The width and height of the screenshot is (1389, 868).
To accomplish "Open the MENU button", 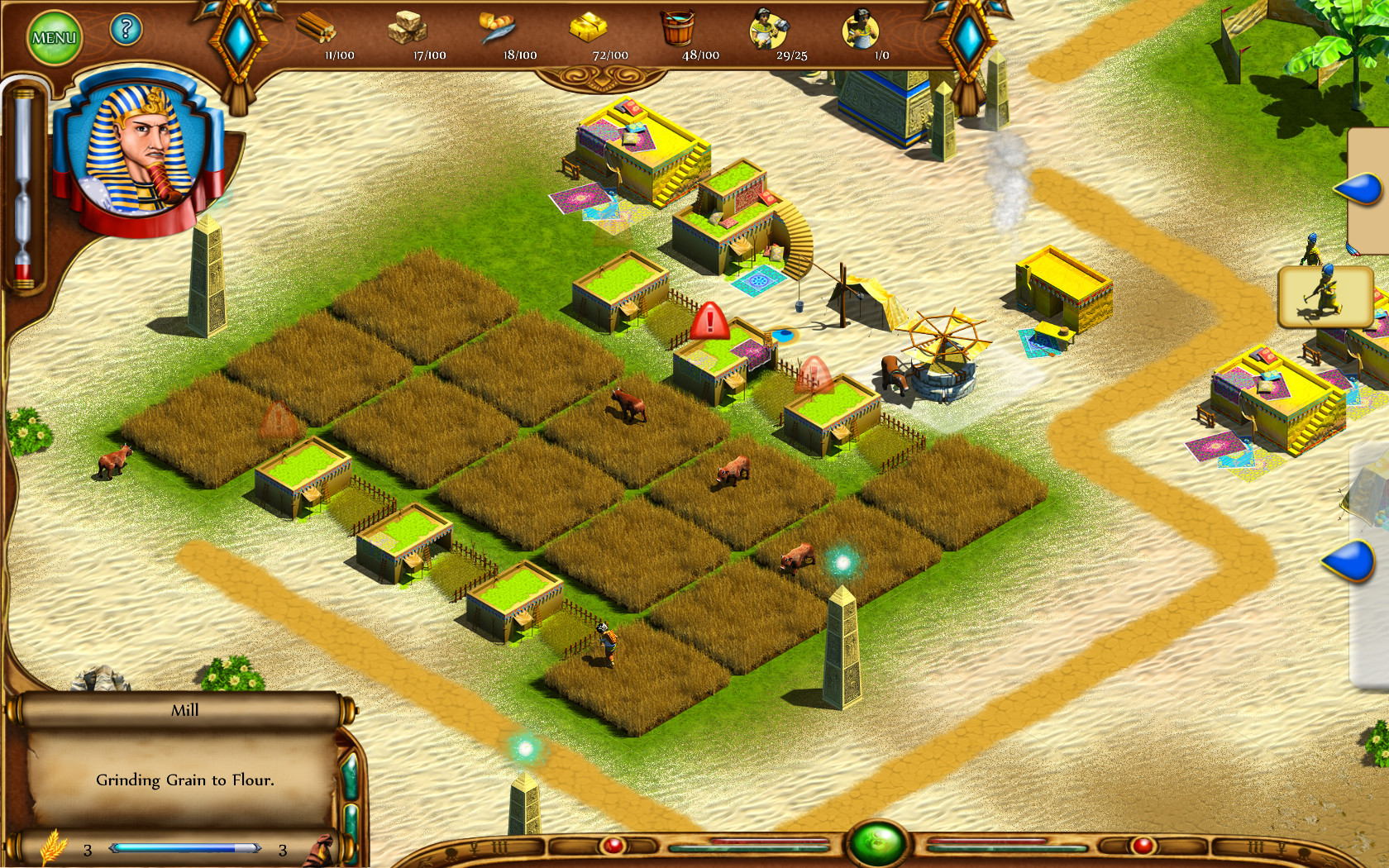I will coord(54,35).
